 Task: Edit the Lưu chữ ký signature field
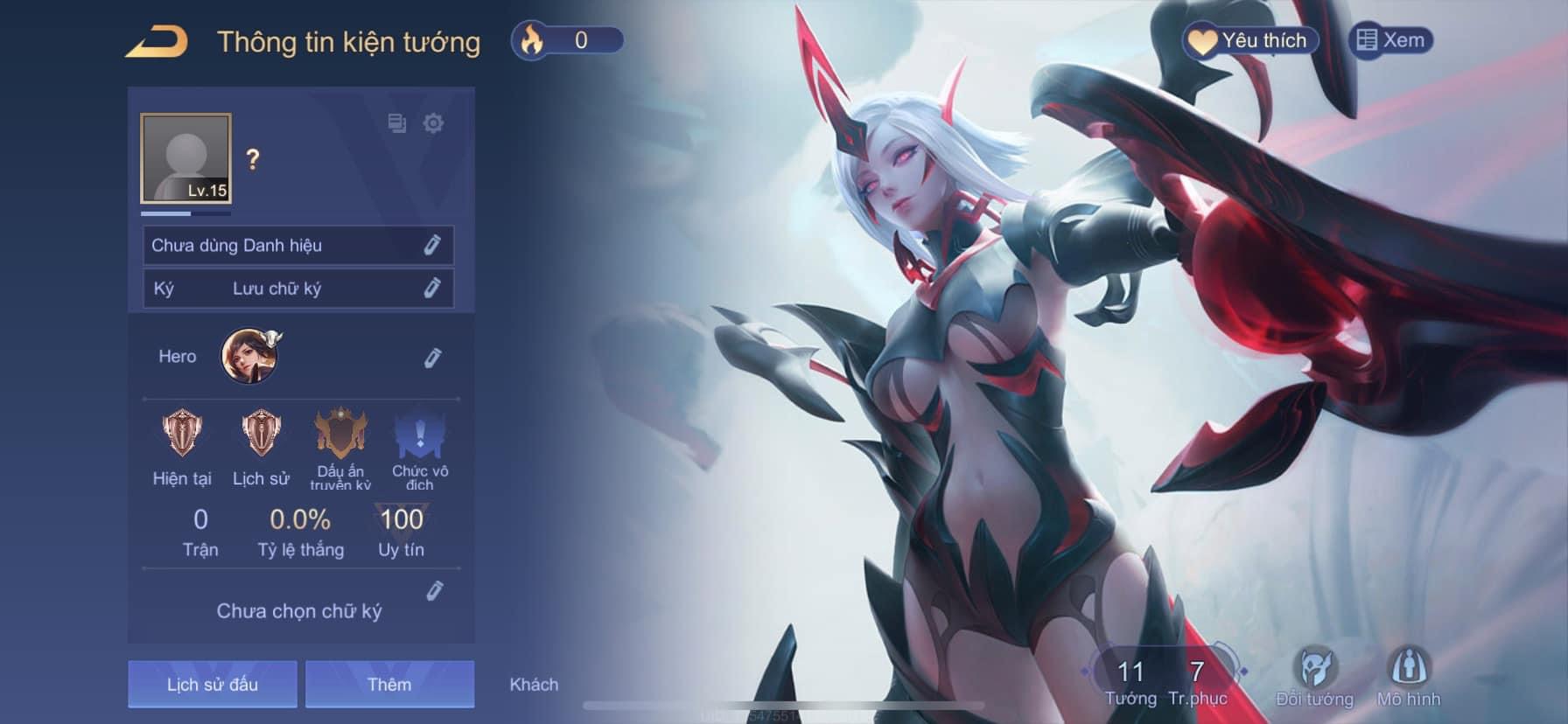(431, 289)
